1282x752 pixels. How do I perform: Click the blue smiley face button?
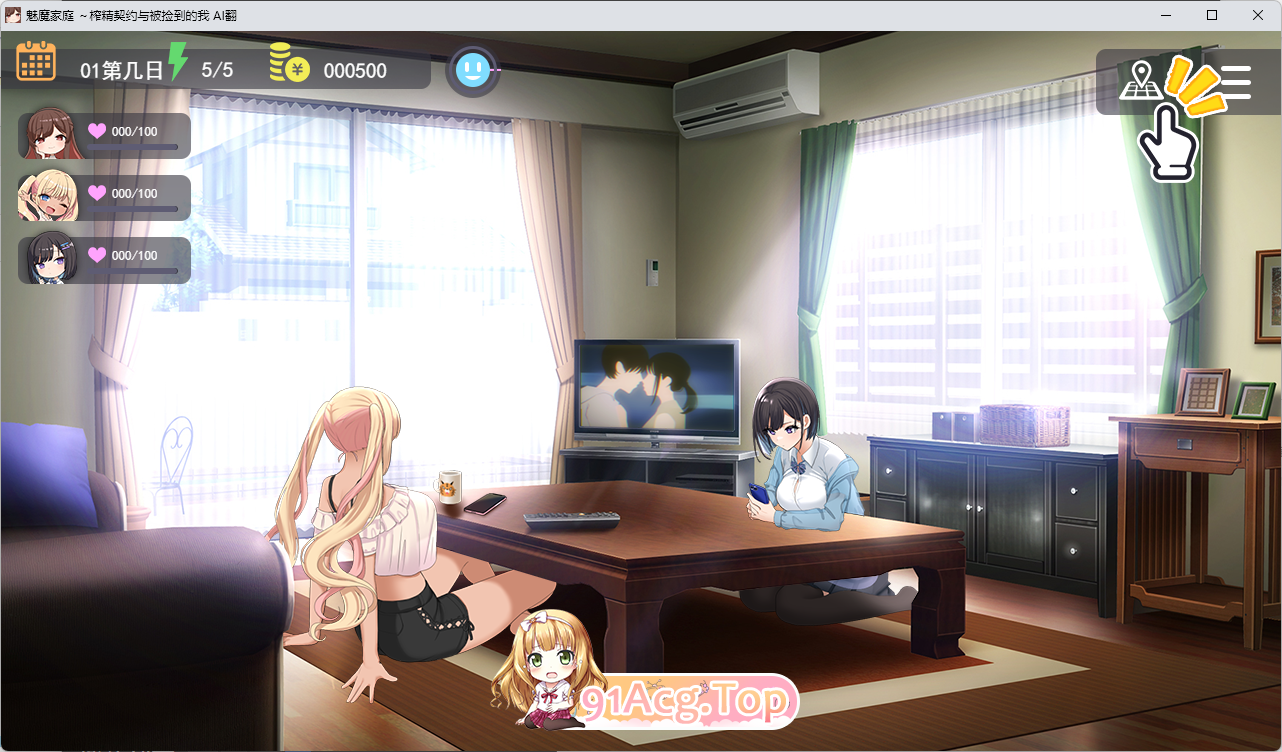tap(472, 70)
